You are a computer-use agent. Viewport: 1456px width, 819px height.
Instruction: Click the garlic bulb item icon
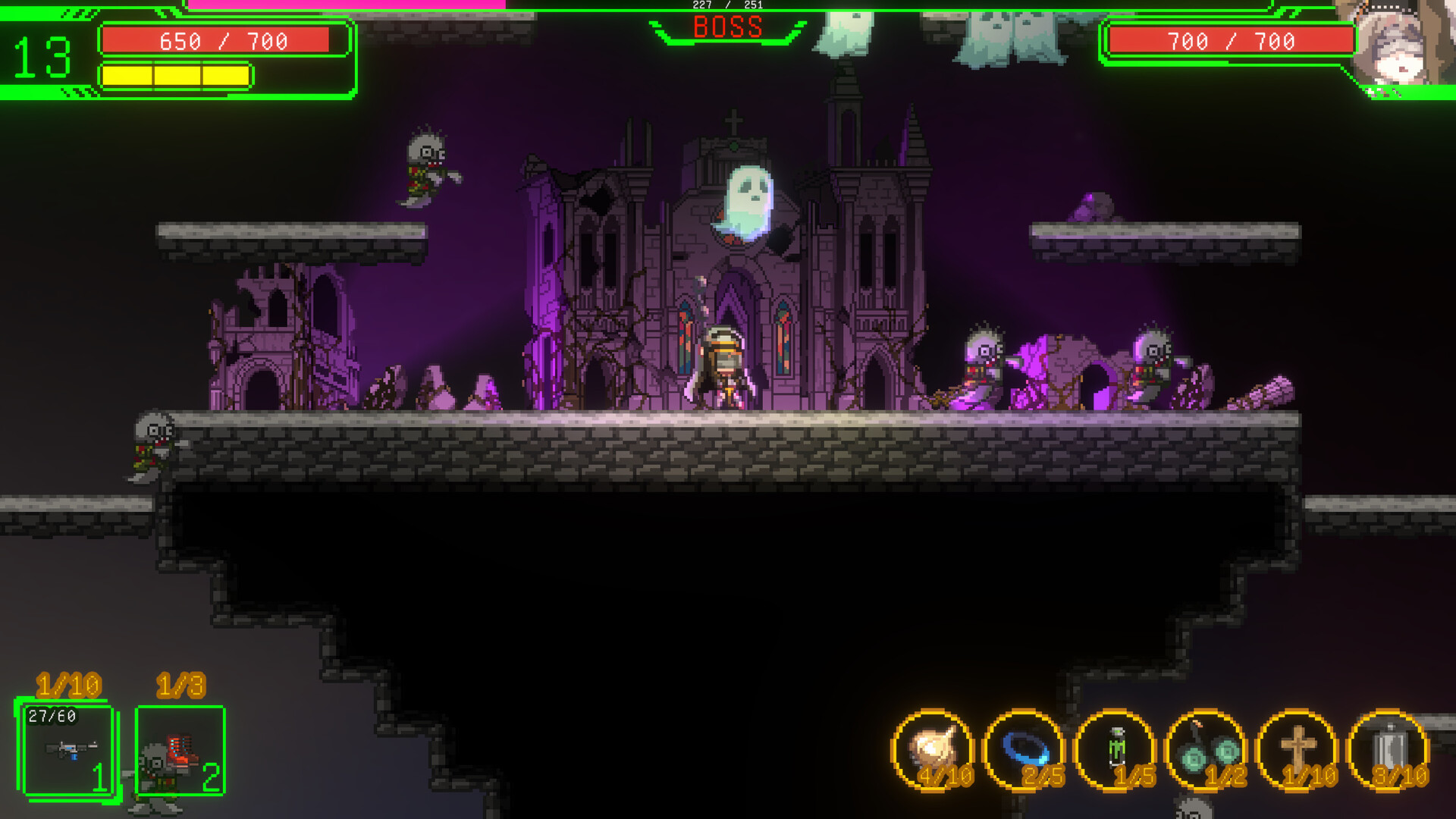[x=933, y=750]
